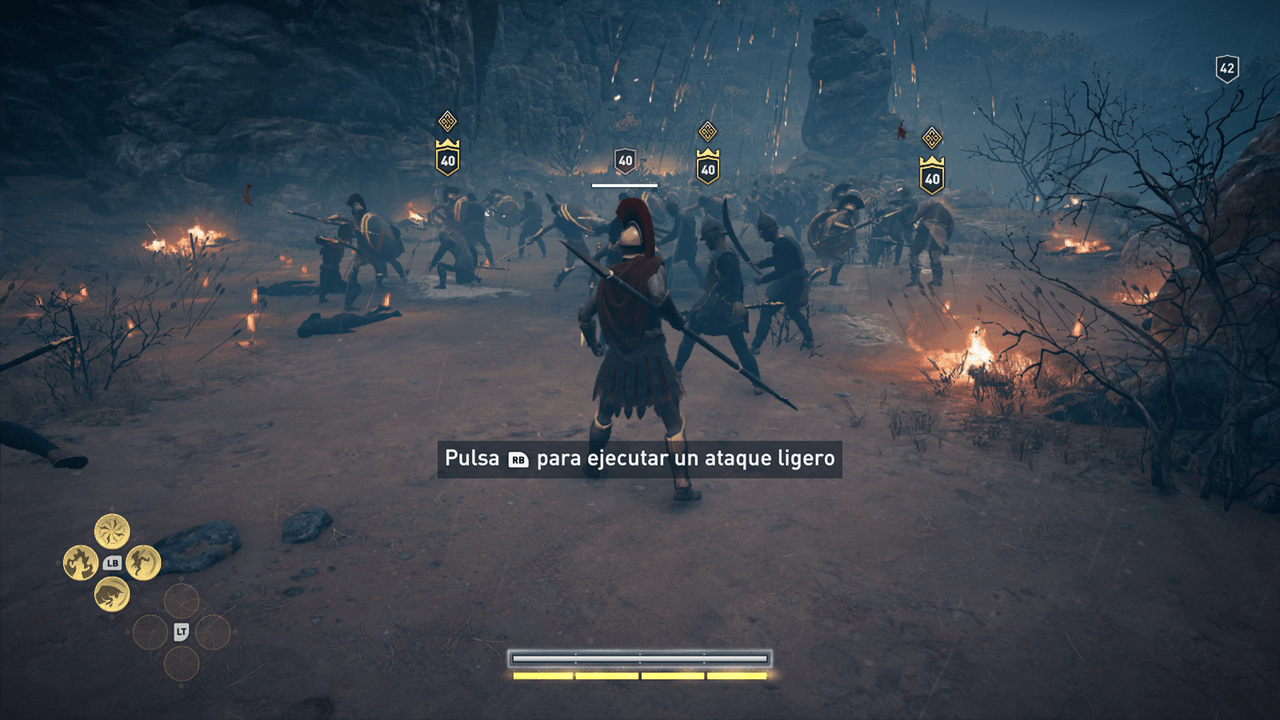1280x720 pixels.
Task: Click the crowned level 40 captain badge on right
Action: 933,178
